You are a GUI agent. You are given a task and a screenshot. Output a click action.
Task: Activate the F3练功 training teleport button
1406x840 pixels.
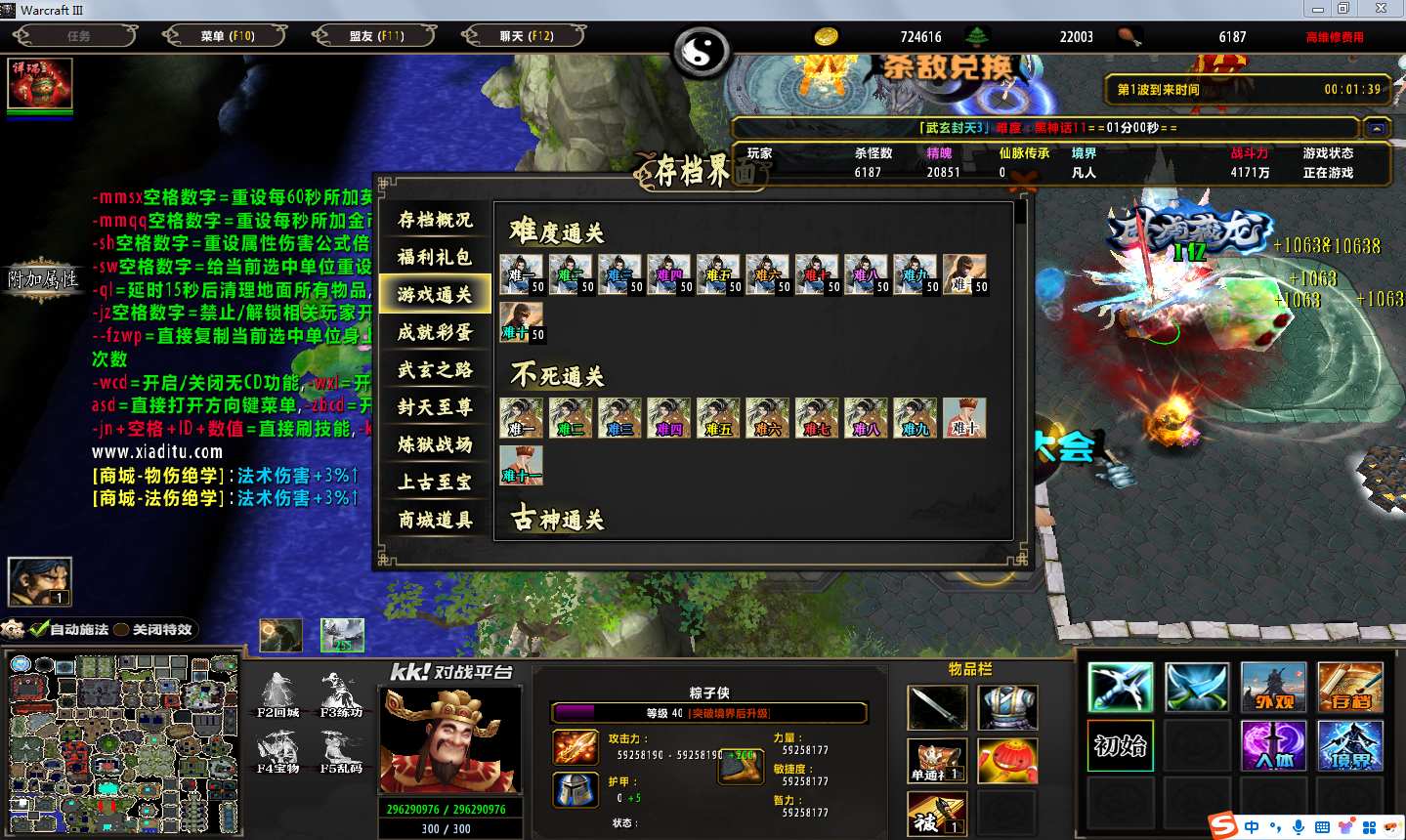(x=341, y=695)
